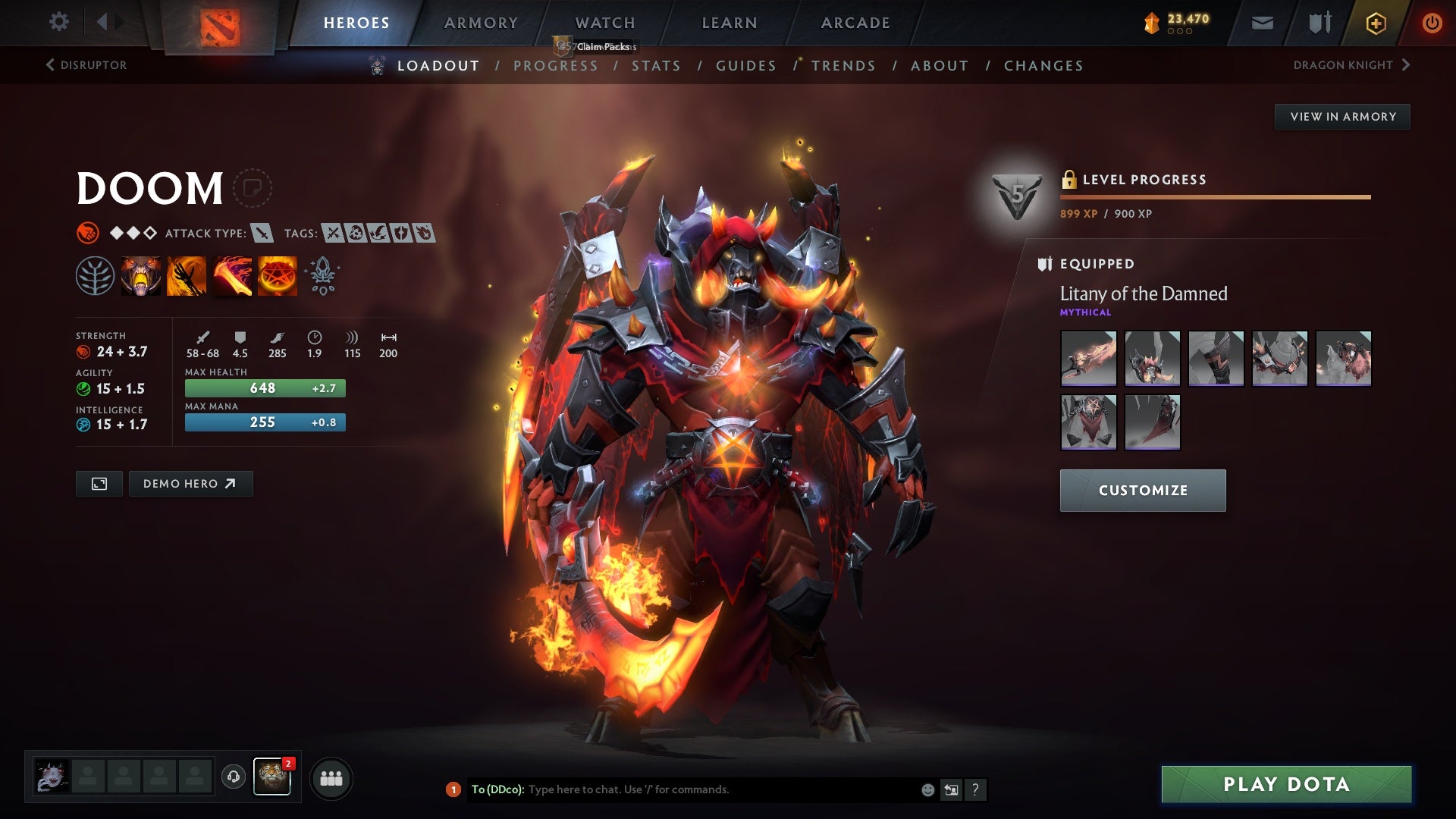Open the Dota Plus hexagon icon

pyautogui.click(x=1375, y=22)
